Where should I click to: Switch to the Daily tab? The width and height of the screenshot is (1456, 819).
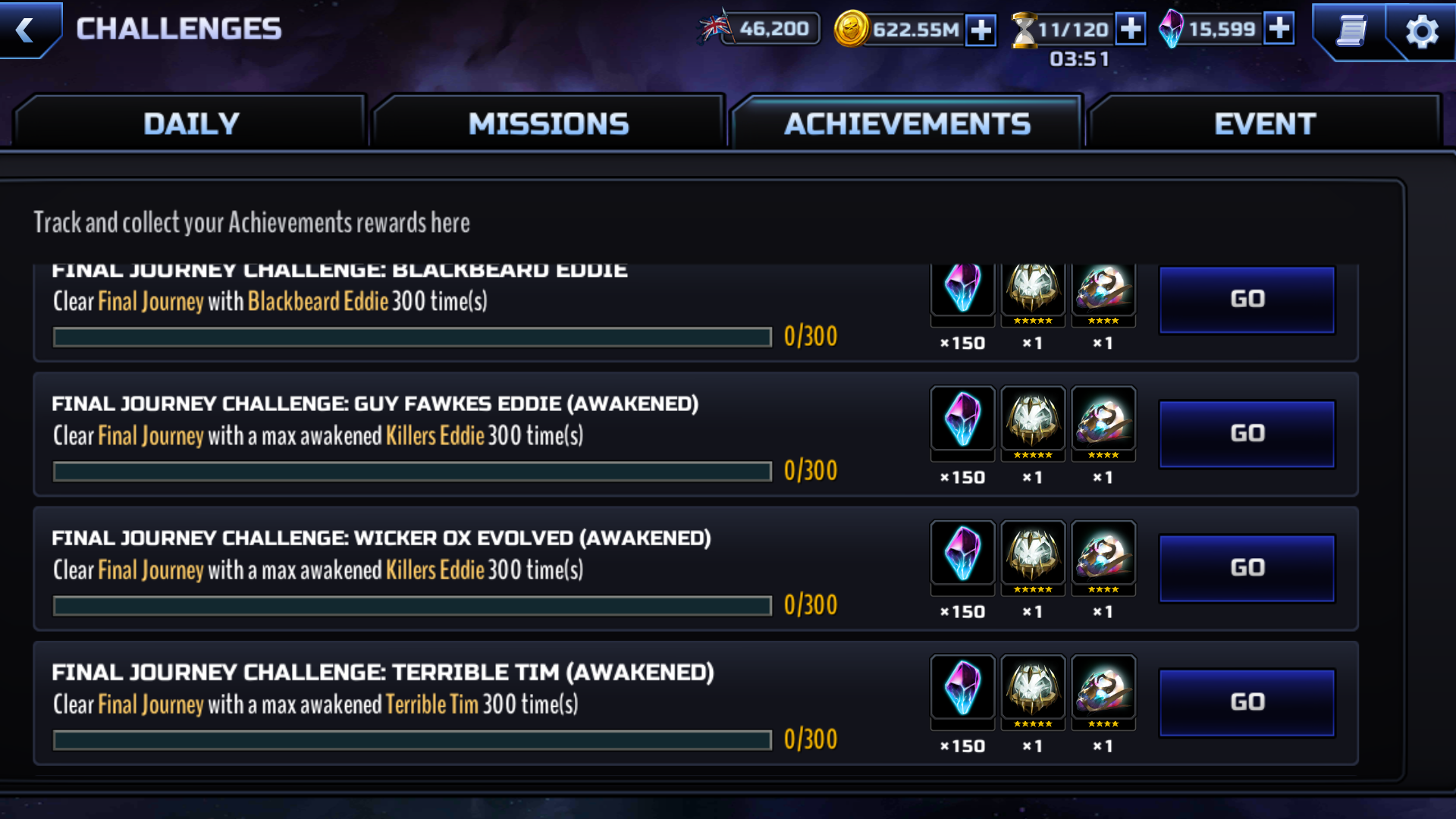191,124
